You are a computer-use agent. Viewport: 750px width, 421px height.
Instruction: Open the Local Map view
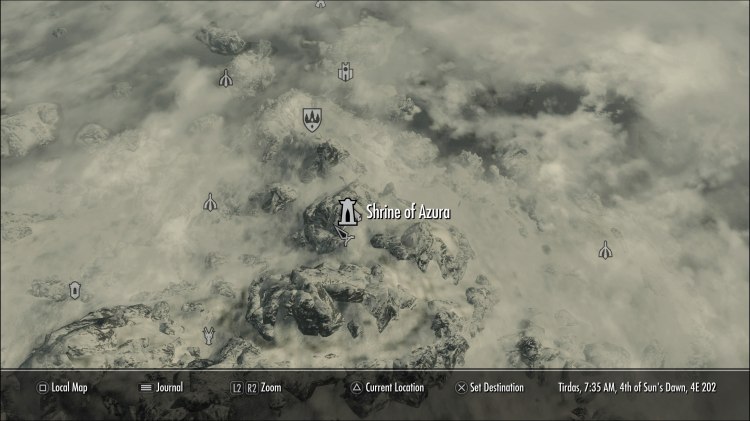(x=62, y=387)
